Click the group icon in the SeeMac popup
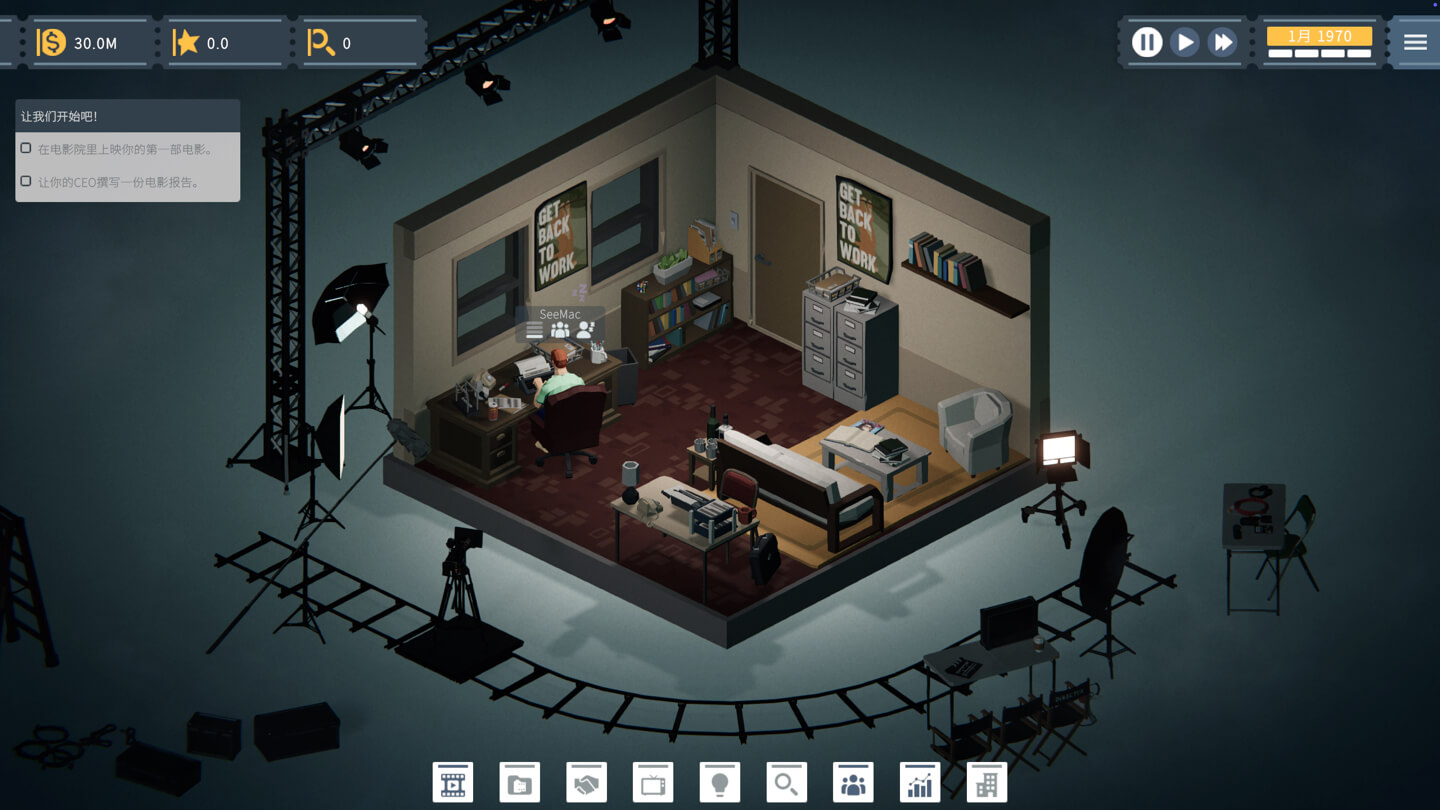This screenshot has width=1440, height=810. pos(560,329)
